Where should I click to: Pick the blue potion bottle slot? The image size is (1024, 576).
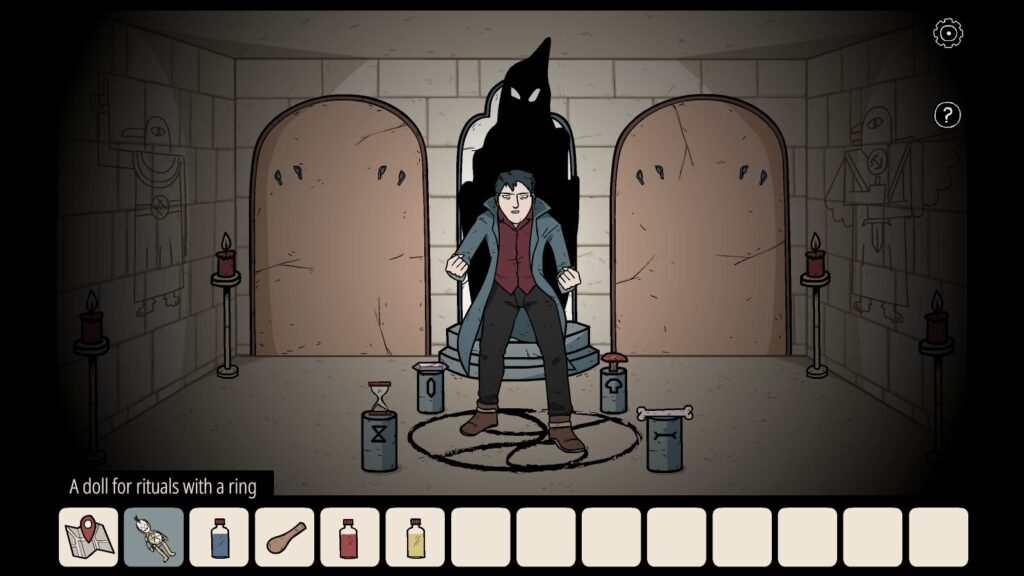219,537
